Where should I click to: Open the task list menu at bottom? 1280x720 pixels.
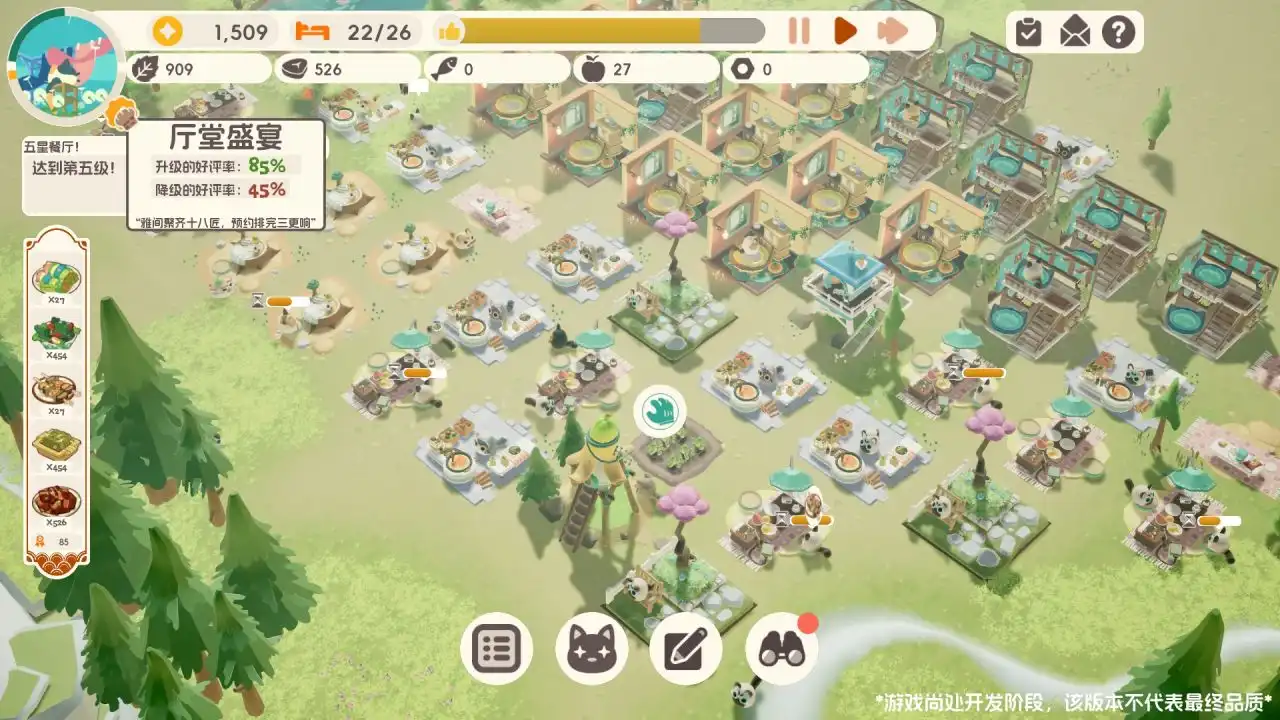pos(497,647)
